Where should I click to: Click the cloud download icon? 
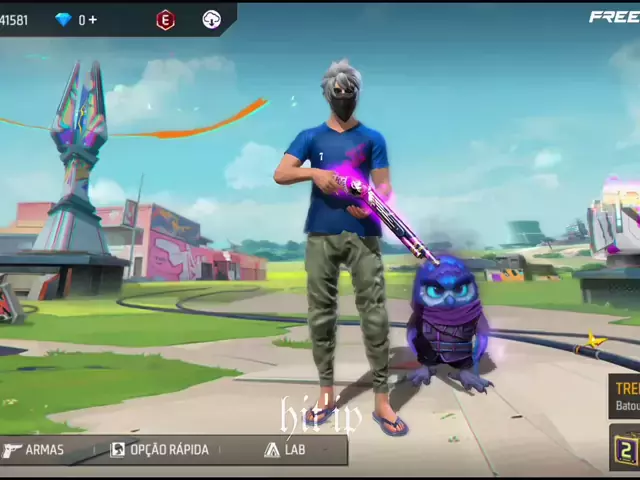(211, 20)
